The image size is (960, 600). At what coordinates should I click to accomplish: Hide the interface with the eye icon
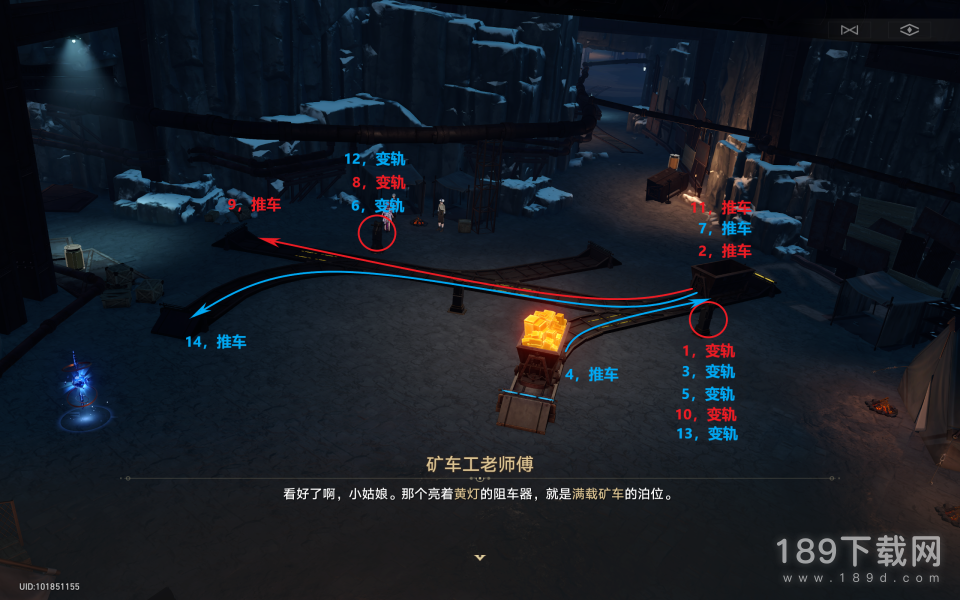point(908,30)
